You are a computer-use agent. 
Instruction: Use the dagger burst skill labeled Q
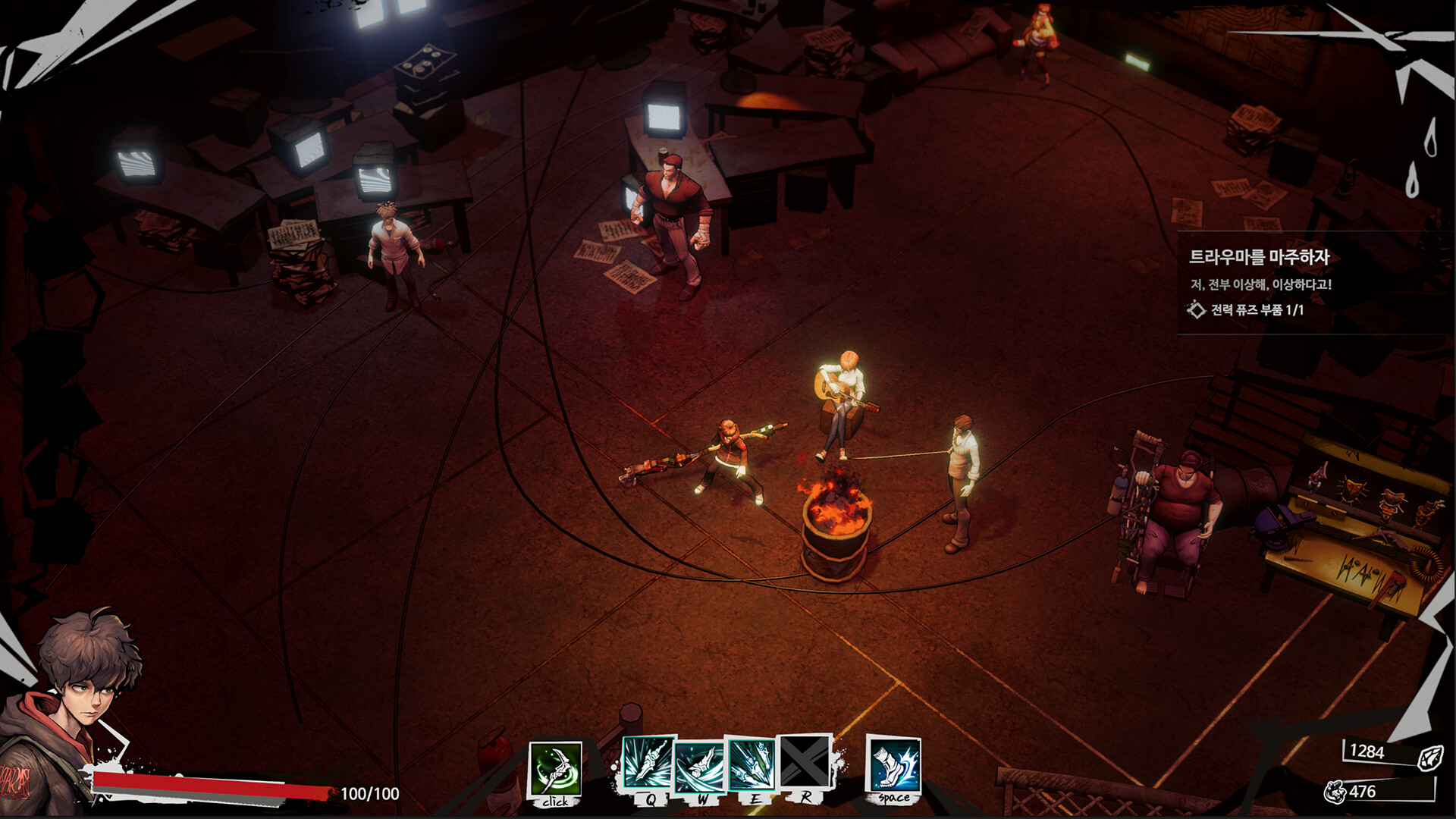coord(648,764)
